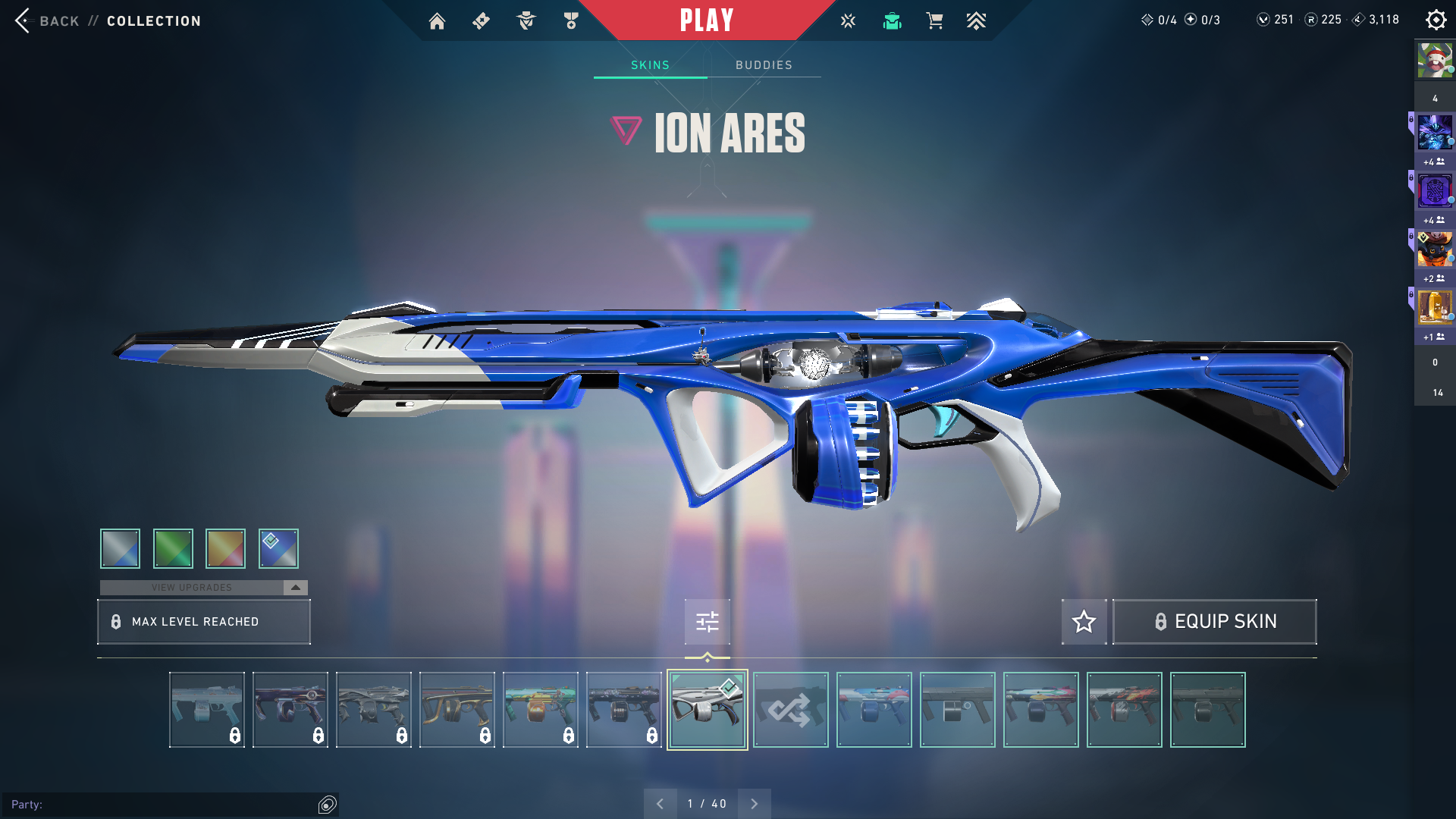Screen dimensions: 1456x819
Task: Select the random shuffle skin thumbnail
Action: (790, 710)
